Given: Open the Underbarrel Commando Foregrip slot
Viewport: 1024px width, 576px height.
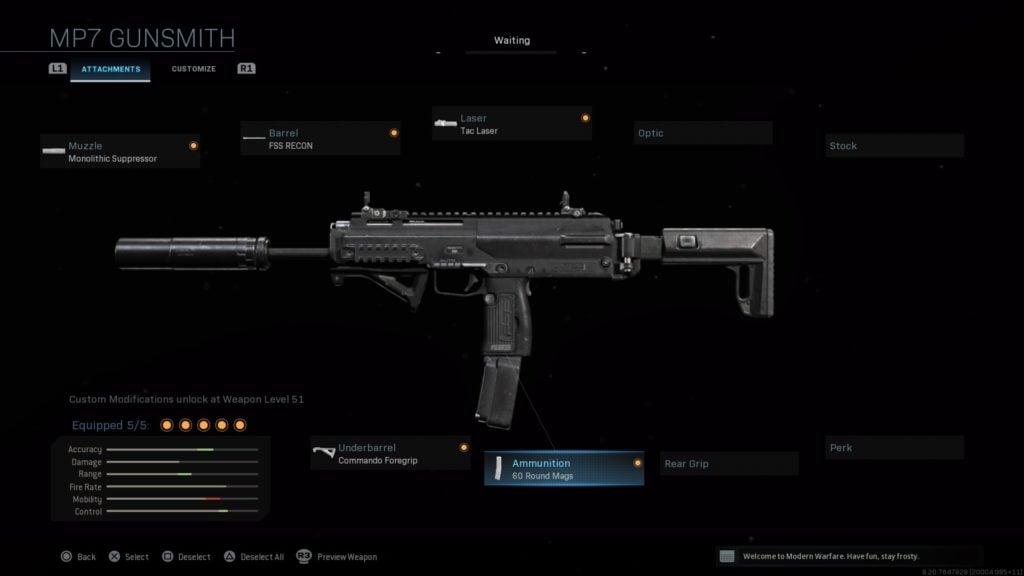Looking at the screenshot, I should pyautogui.click(x=390, y=454).
